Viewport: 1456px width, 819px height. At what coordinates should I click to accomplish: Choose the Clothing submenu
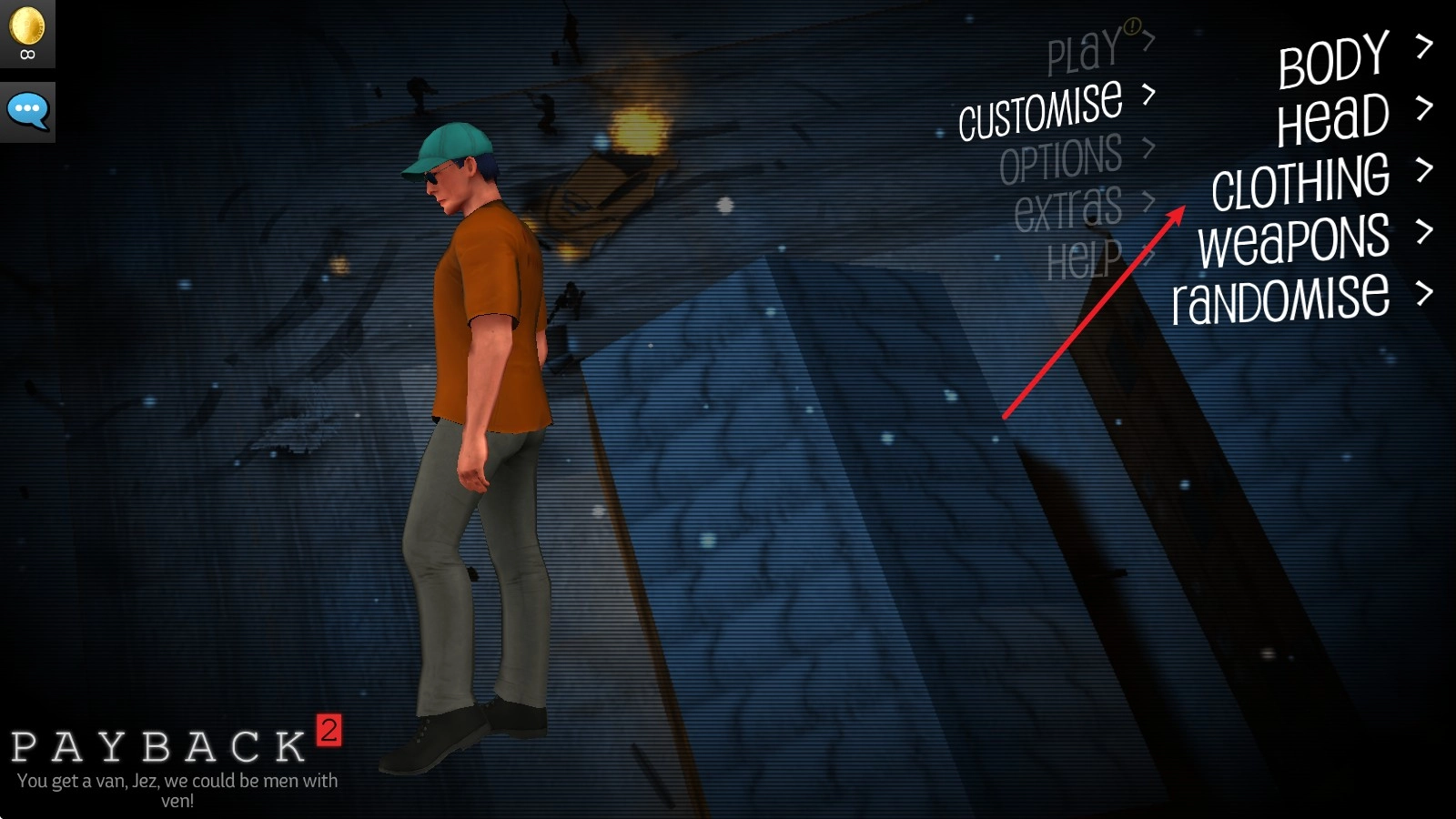tap(1301, 181)
